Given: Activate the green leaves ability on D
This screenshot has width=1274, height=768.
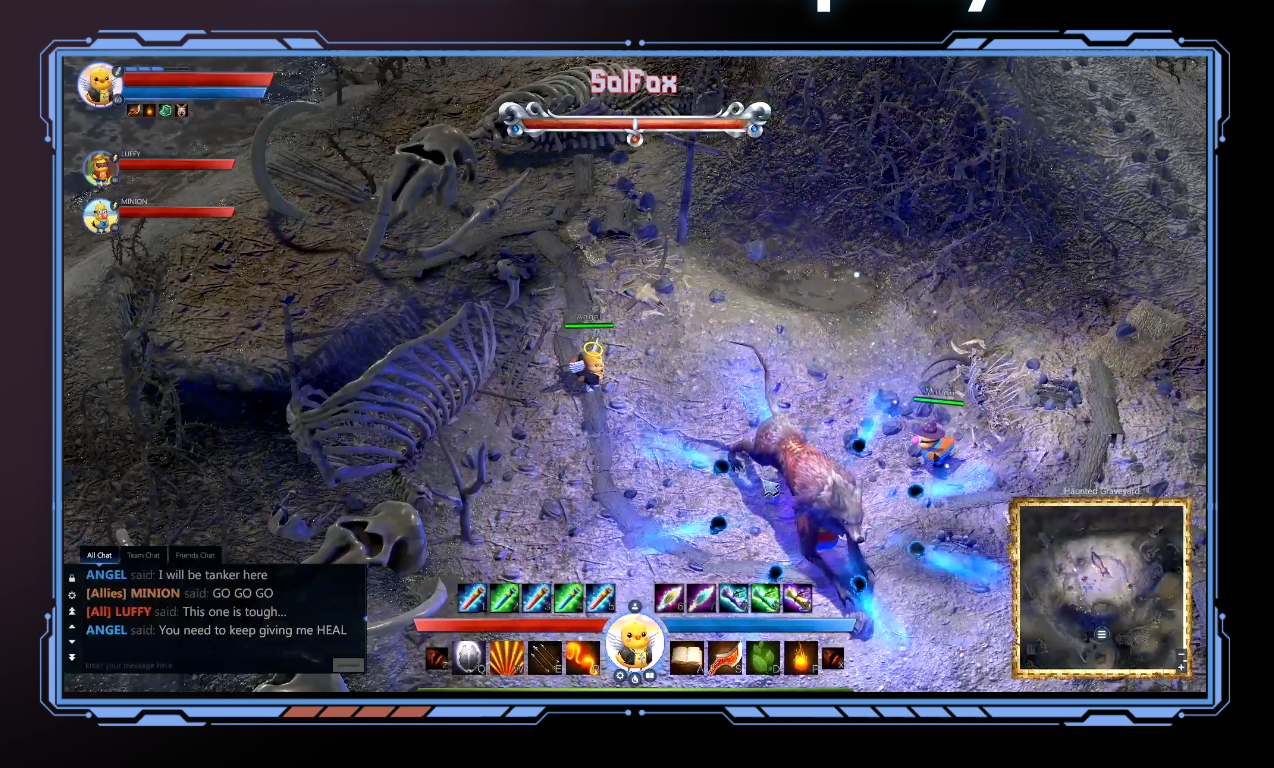Looking at the screenshot, I should [x=762, y=657].
